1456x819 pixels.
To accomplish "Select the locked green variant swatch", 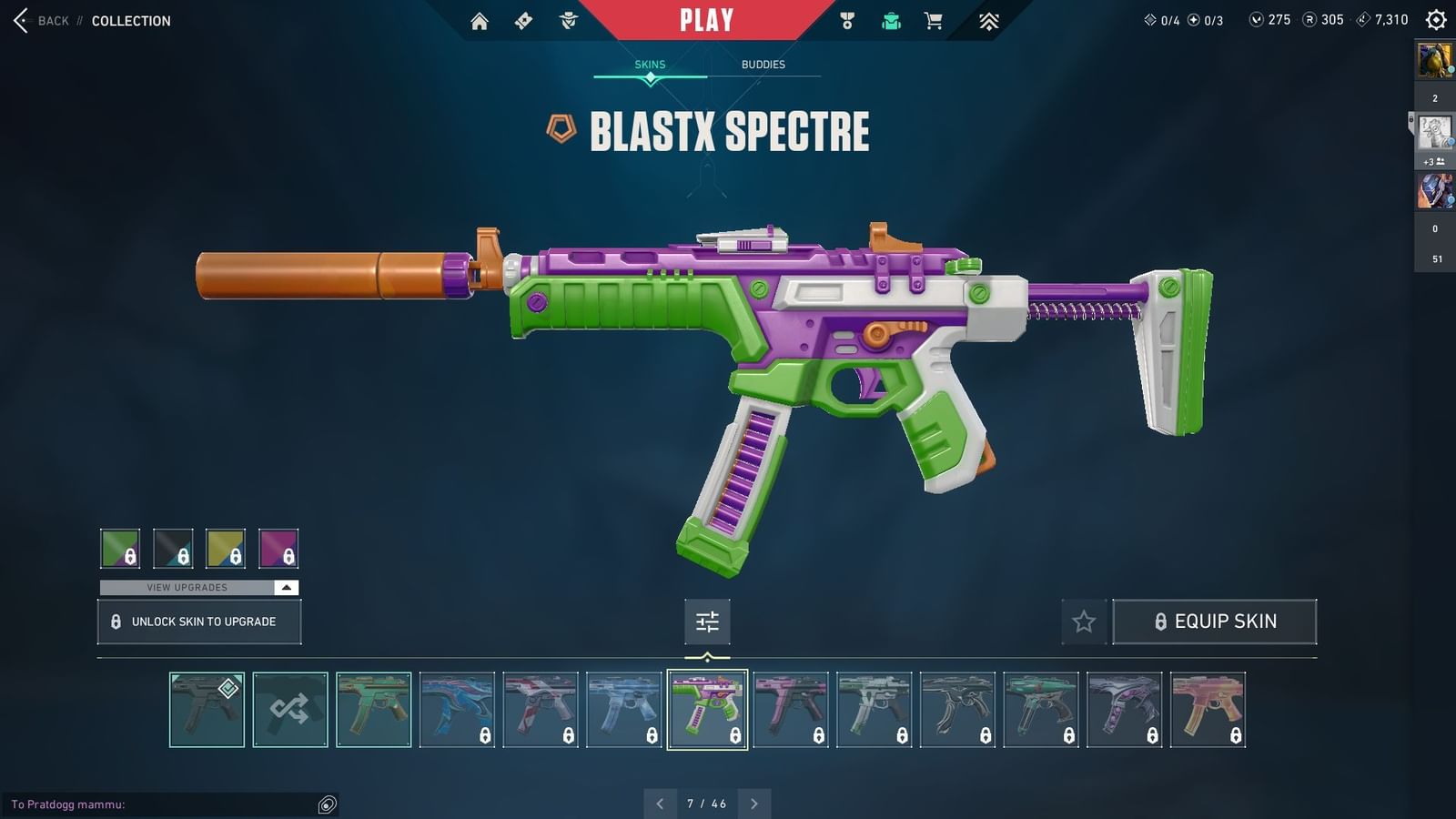I will tap(121, 548).
